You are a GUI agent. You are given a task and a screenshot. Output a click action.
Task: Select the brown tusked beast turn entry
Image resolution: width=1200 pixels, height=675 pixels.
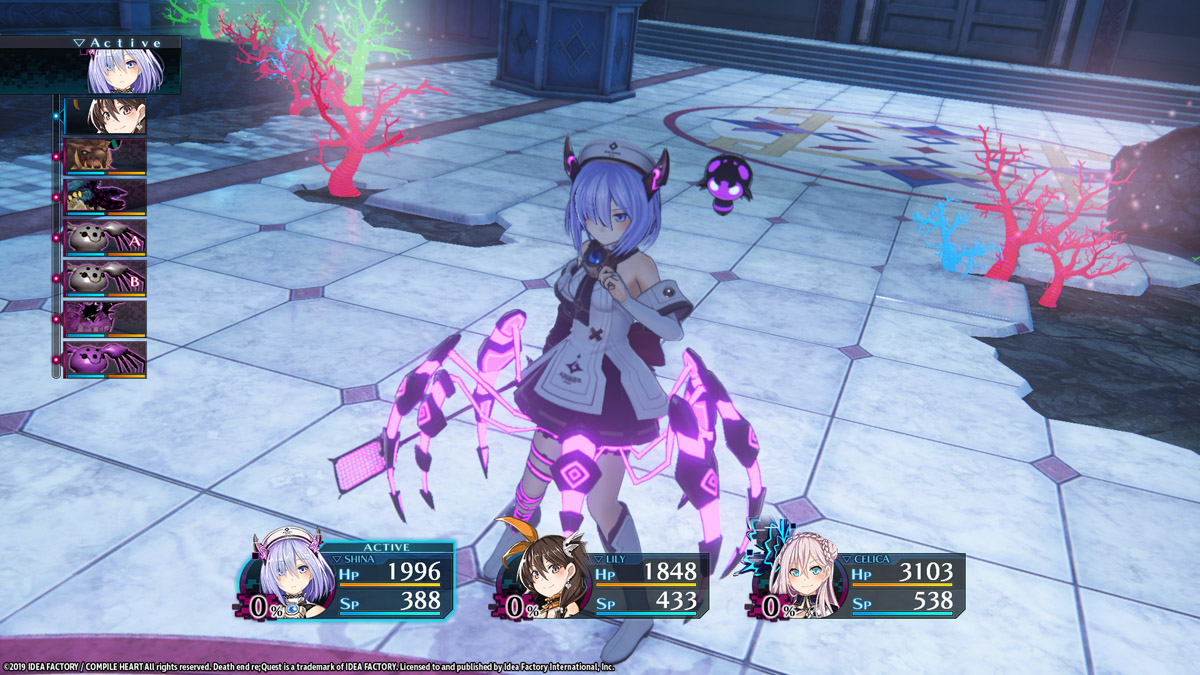[x=105, y=156]
